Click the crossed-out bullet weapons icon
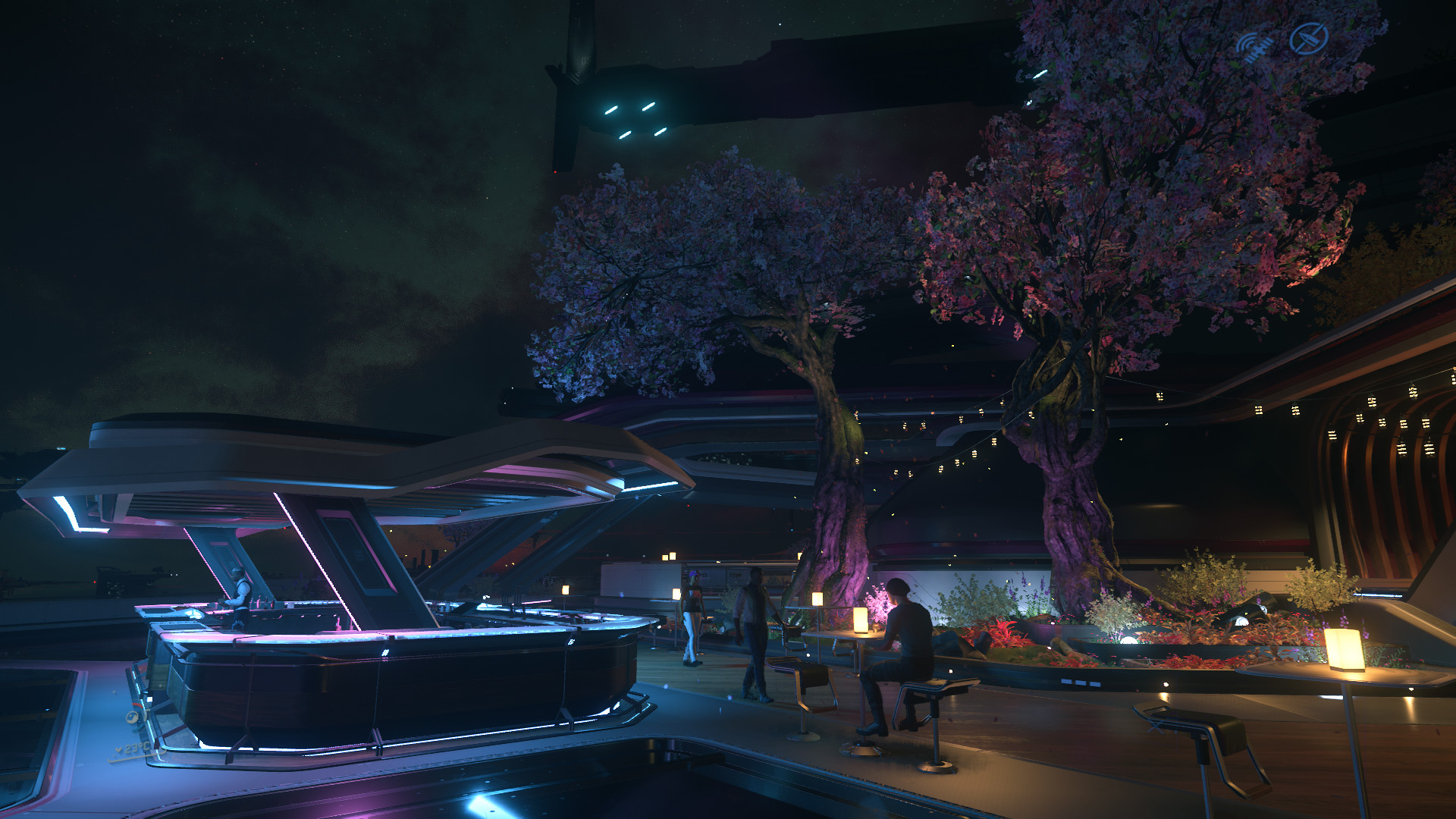The height and width of the screenshot is (819, 1456). point(1309,38)
